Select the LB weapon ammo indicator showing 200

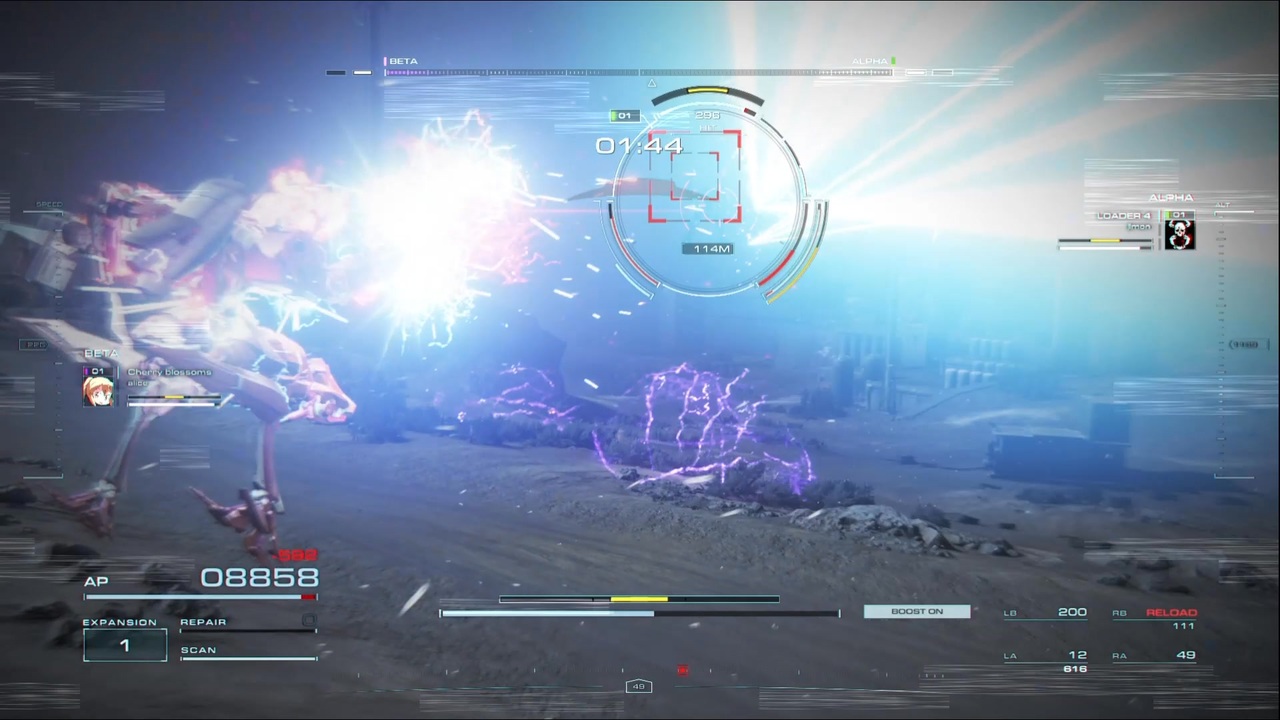(x=1072, y=611)
